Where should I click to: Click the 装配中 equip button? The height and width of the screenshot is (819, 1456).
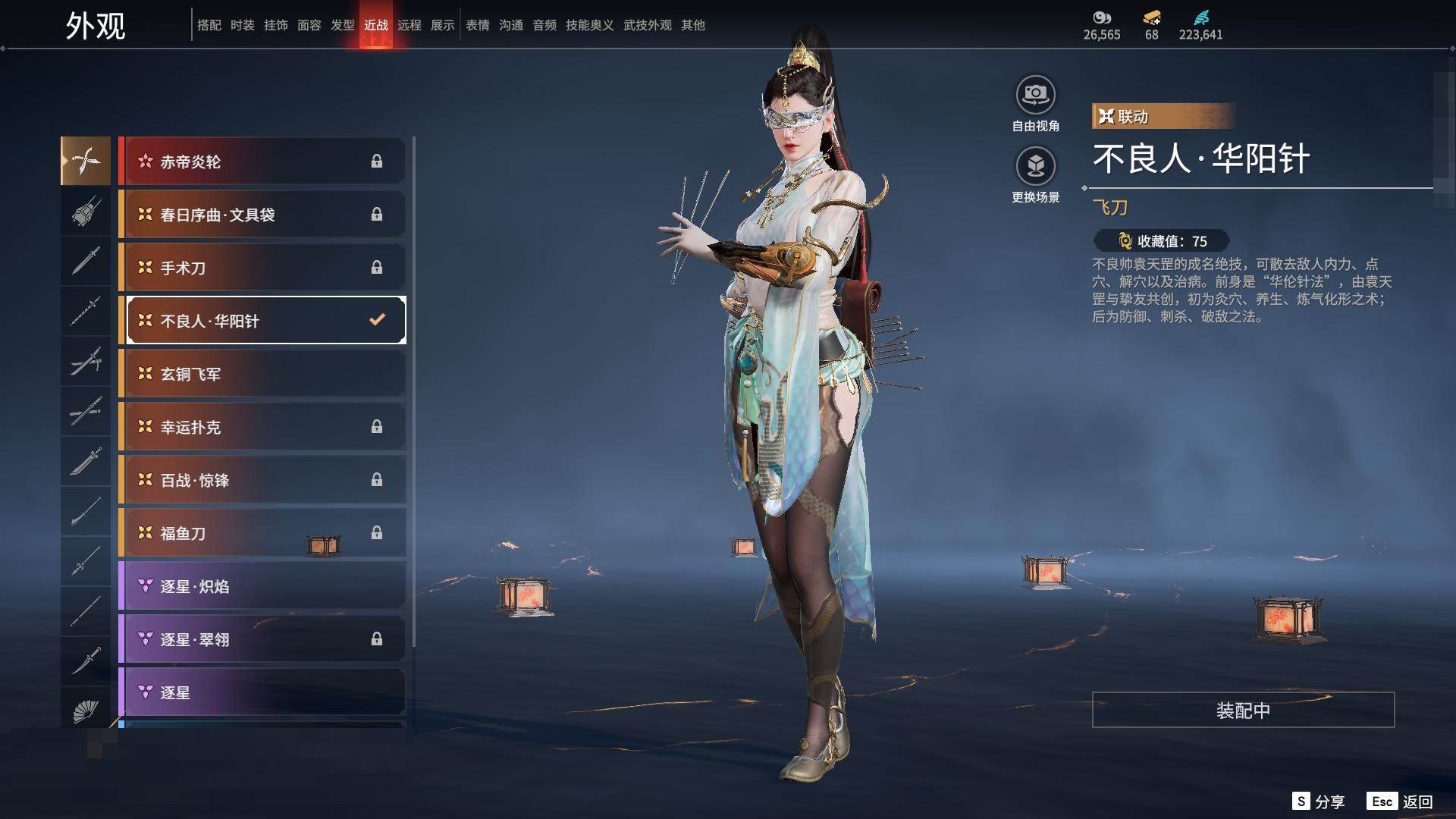click(x=1243, y=710)
